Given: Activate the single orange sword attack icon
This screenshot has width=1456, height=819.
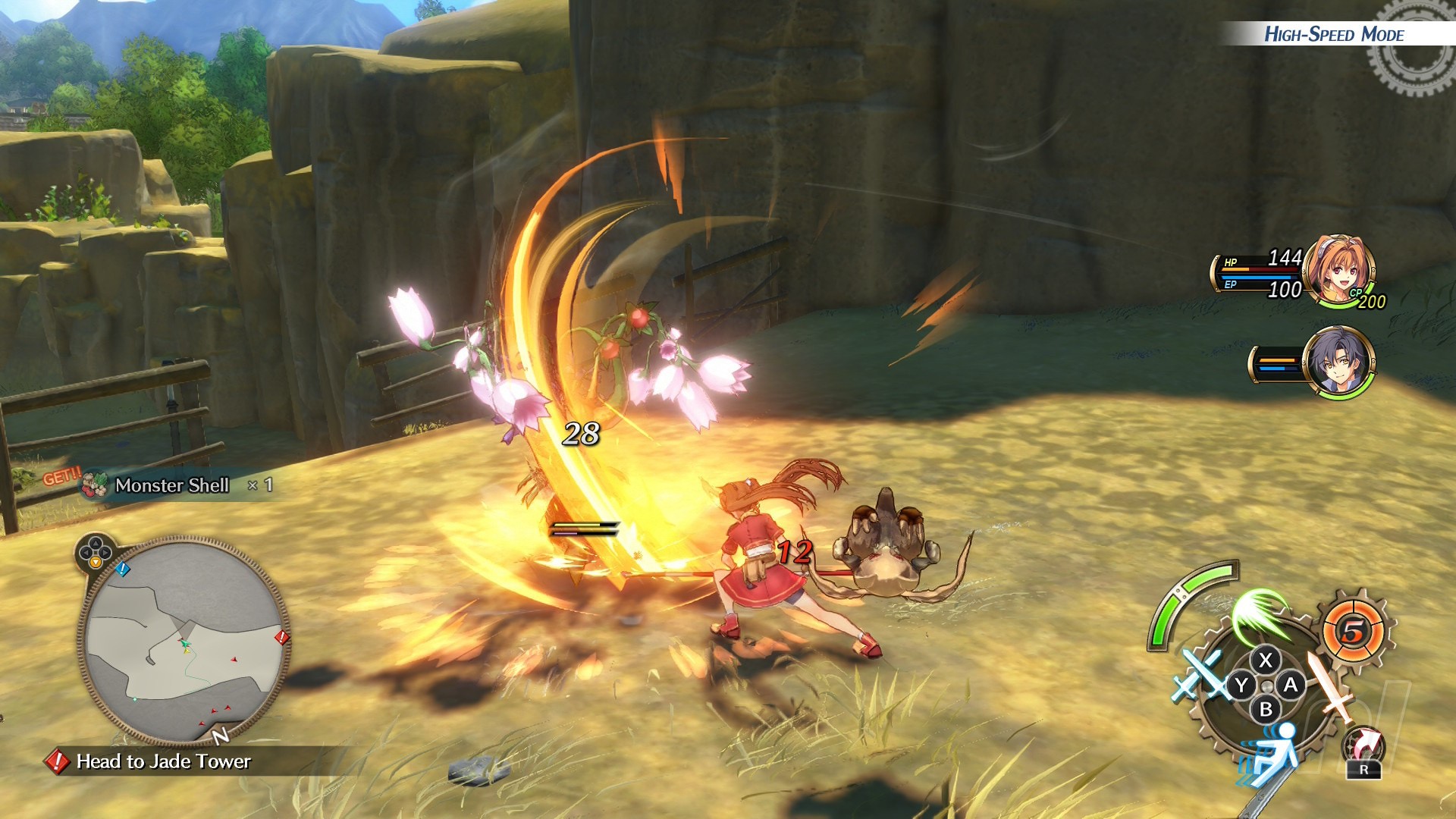Looking at the screenshot, I should [x=1330, y=687].
